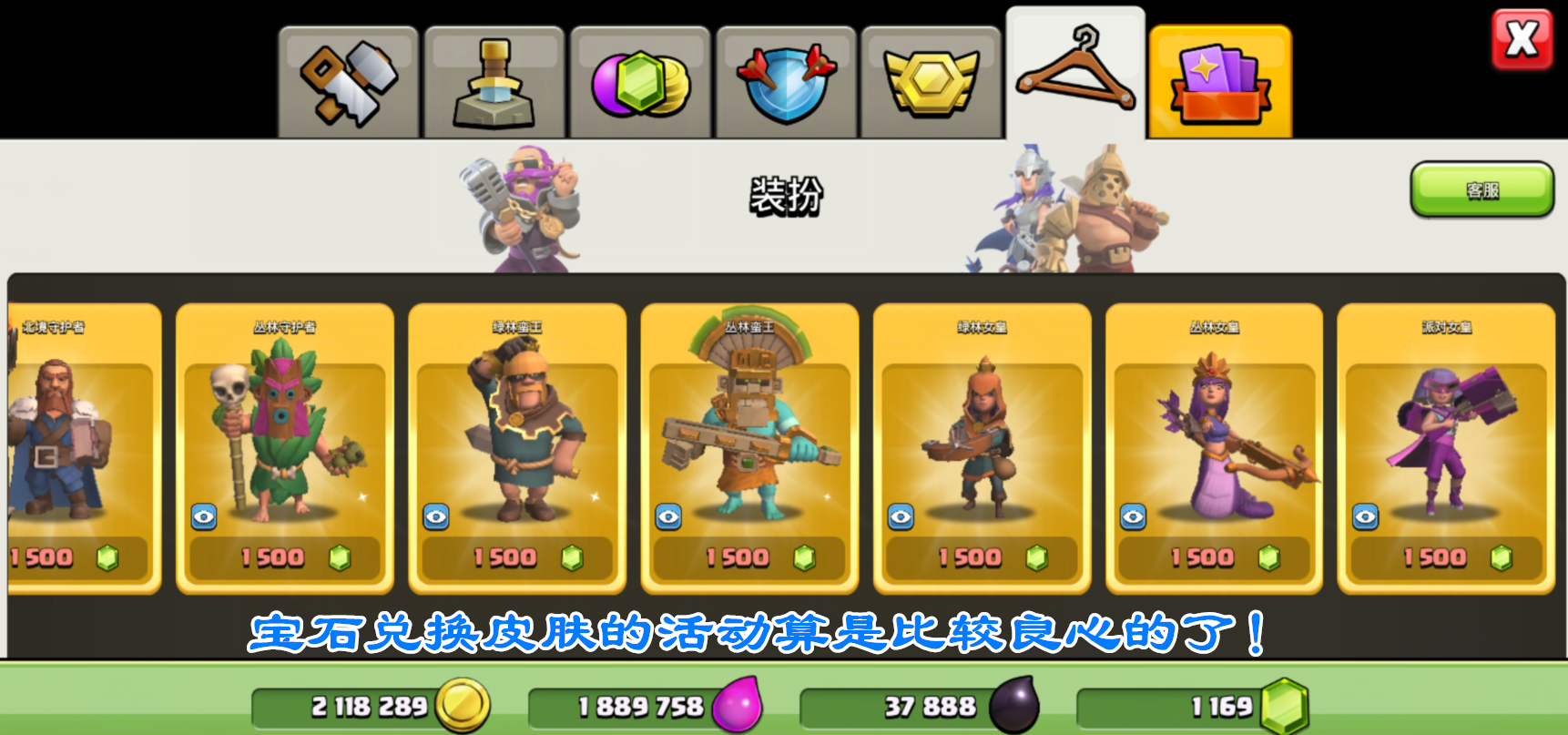Image resolution: width=1568 pixels, height=735 pixels.
Task: Choose the 绿林女皇 skin card
Action: coord(982,428)
